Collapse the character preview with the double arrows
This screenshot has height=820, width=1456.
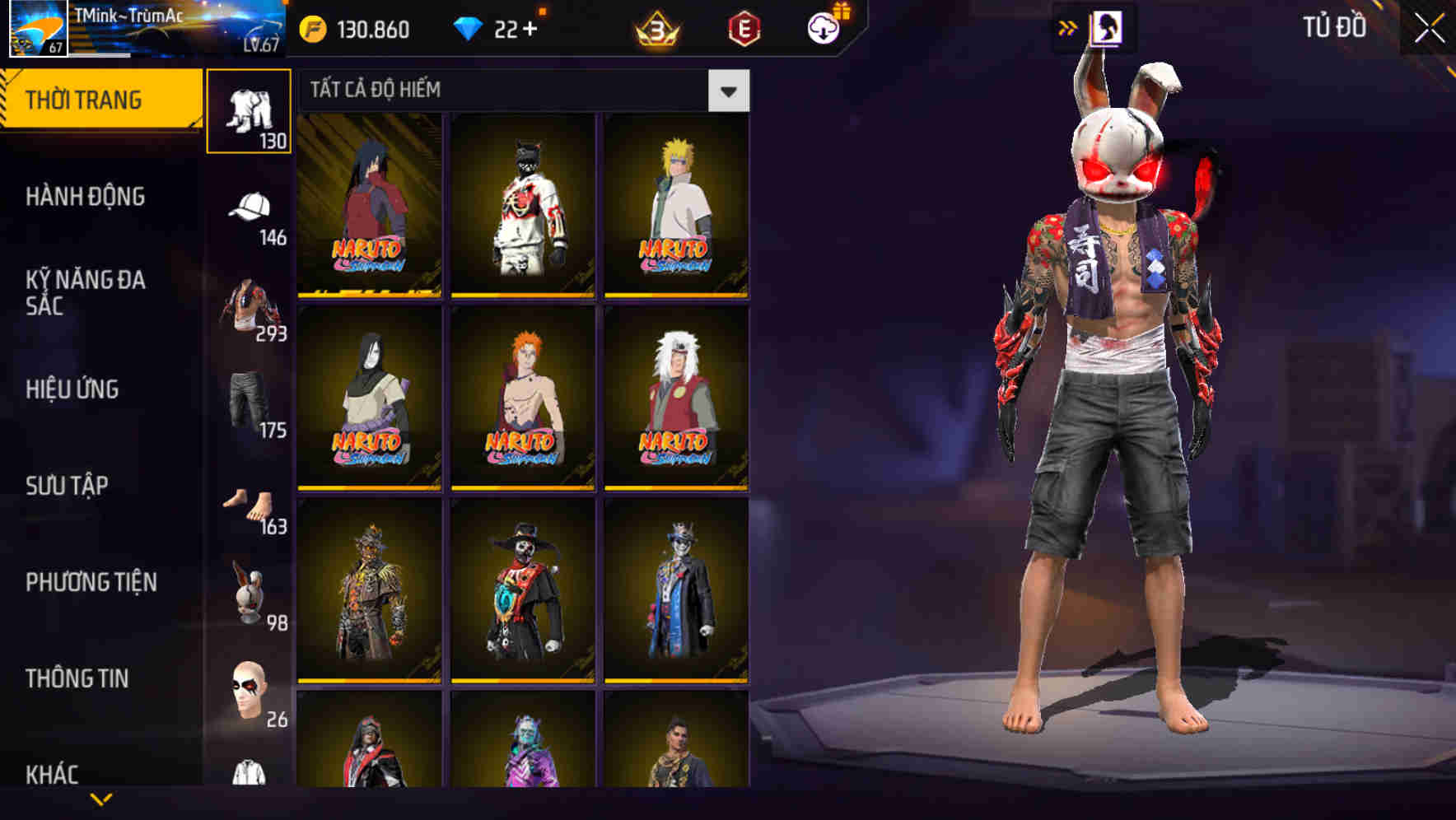coord(1069,27)
